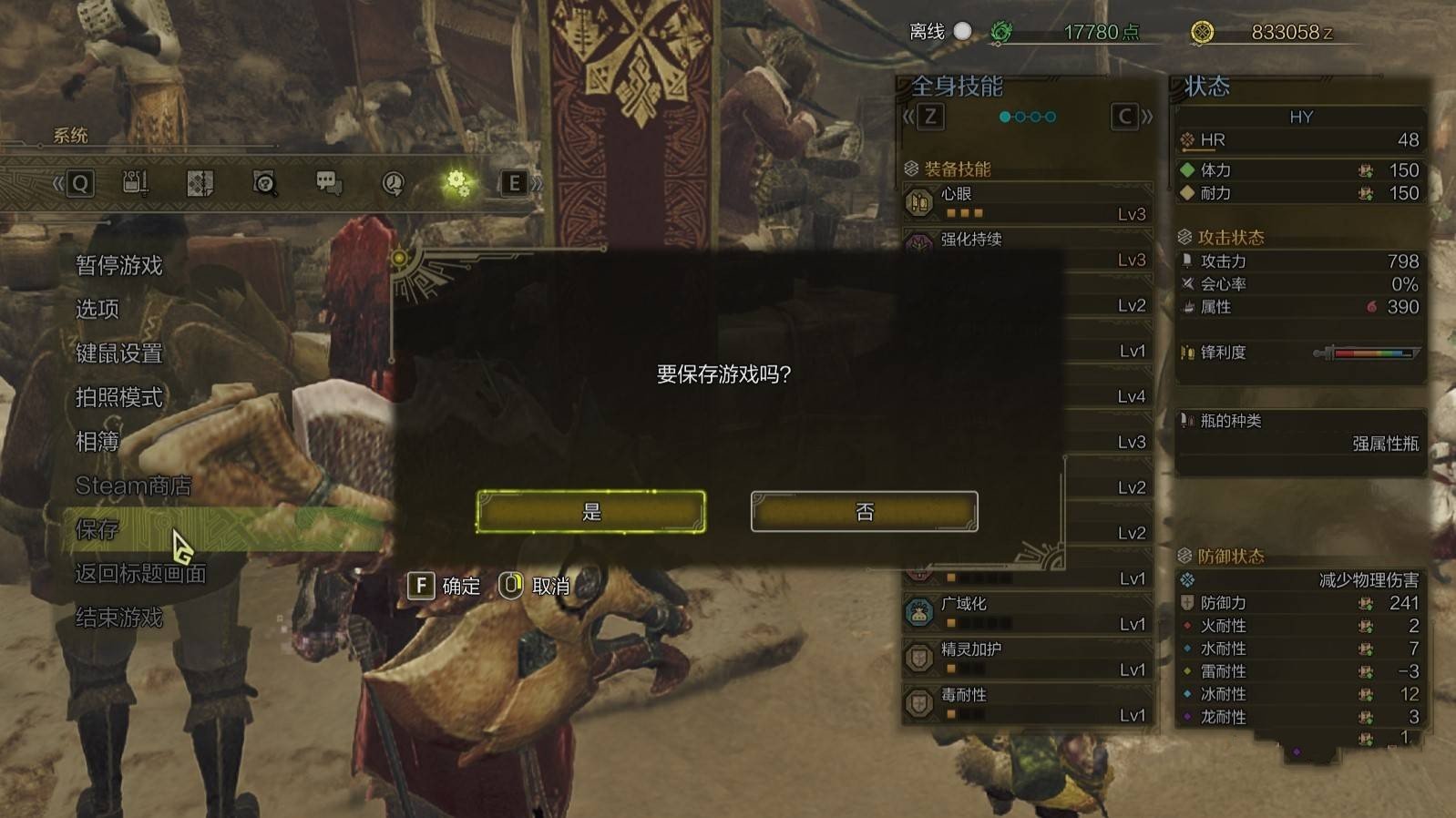Confirm saving with the 是 button
The height and width of the screenshot is (818, 1456).
(x=590, y=512)
